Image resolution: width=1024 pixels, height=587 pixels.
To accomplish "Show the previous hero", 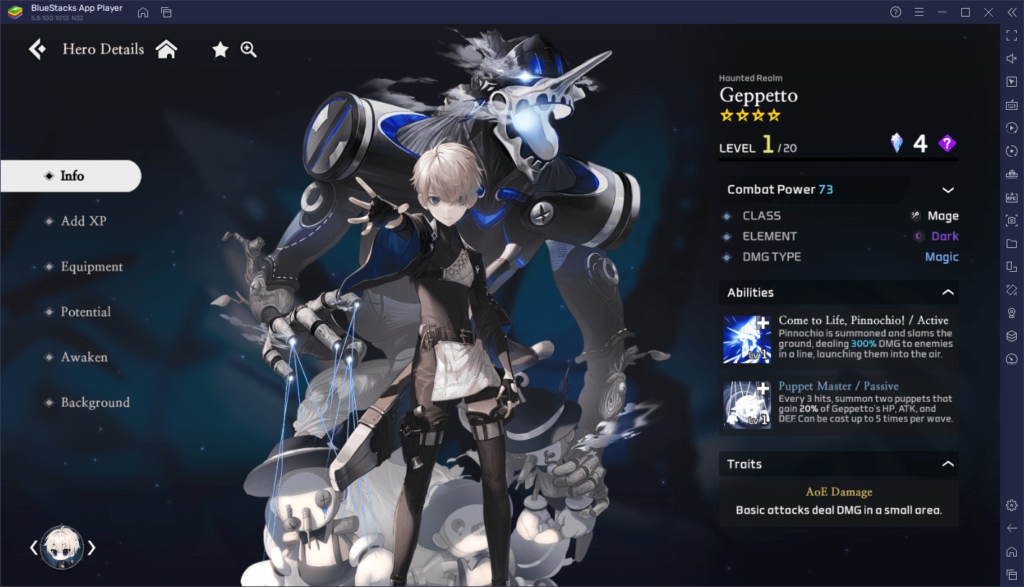I will point(33,547).
